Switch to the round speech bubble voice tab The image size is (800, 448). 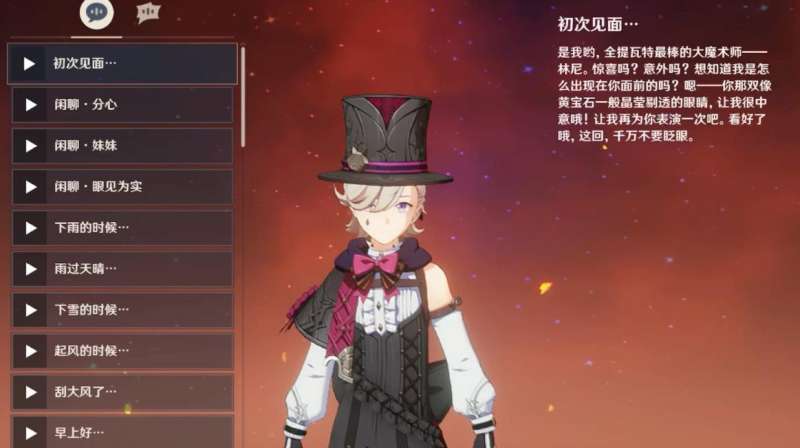coord(96,13)
